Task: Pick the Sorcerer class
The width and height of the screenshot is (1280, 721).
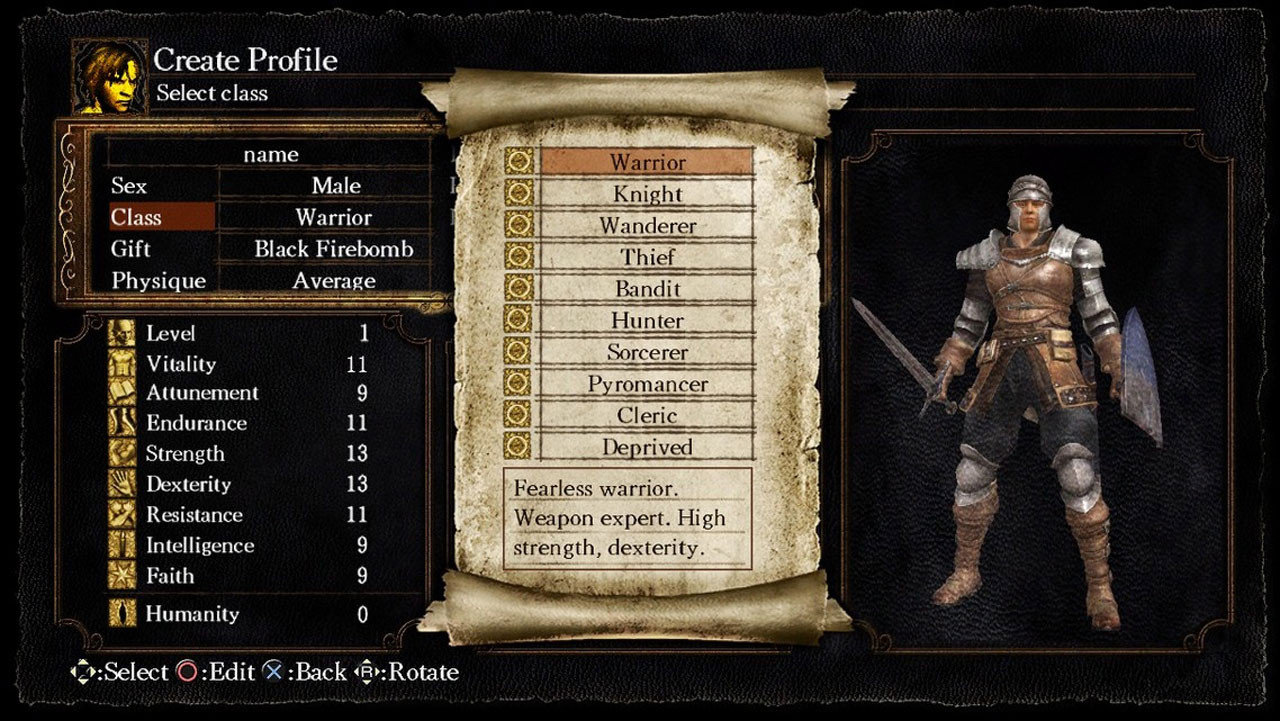Action: [647, 352]
